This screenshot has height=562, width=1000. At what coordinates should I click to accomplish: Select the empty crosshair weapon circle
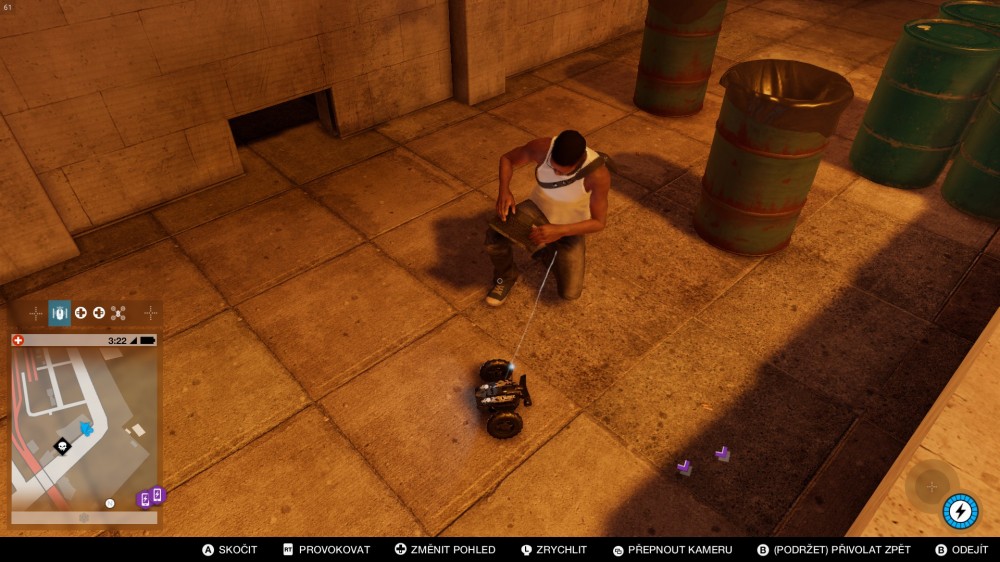[931, 486]
